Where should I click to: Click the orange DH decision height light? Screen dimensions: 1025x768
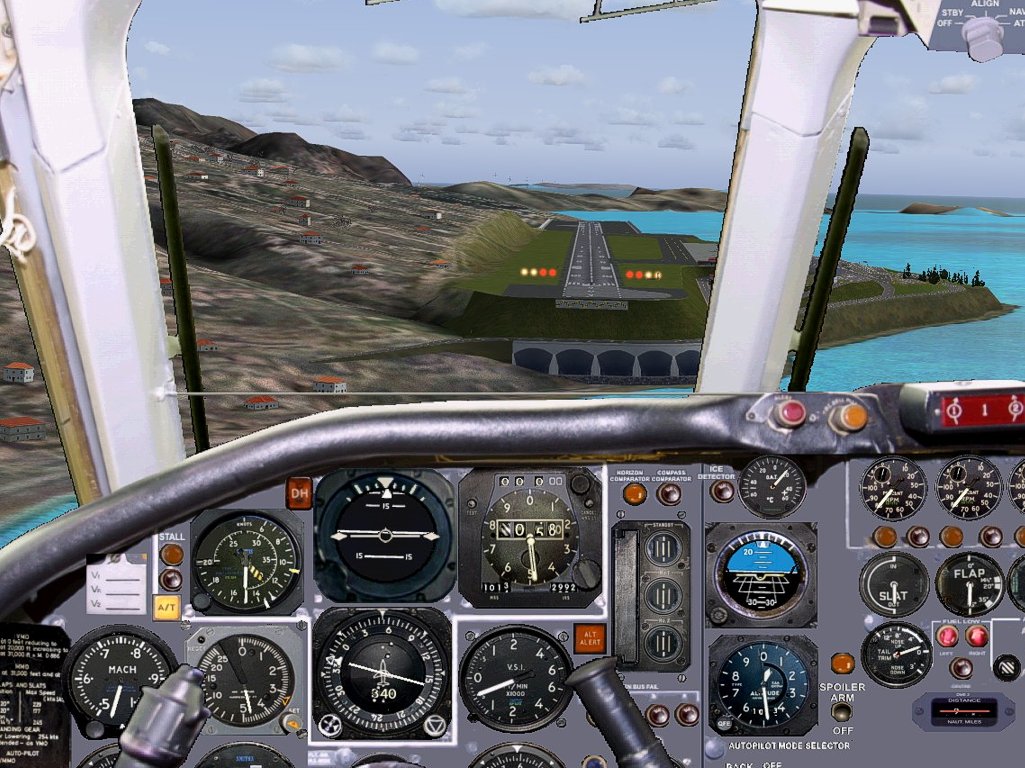click(x=299, y=492)
